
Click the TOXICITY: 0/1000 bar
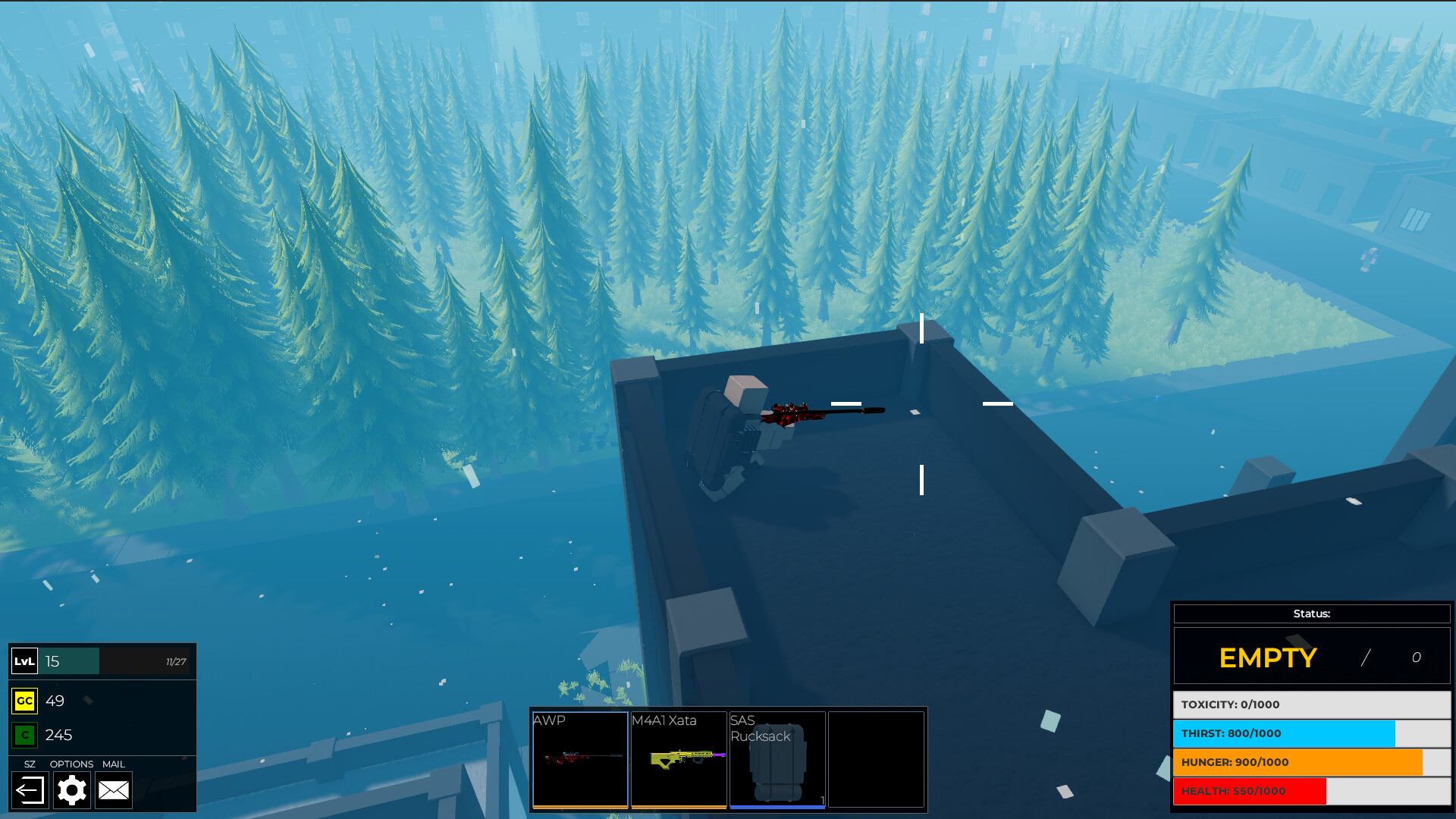click(1311, 704)
